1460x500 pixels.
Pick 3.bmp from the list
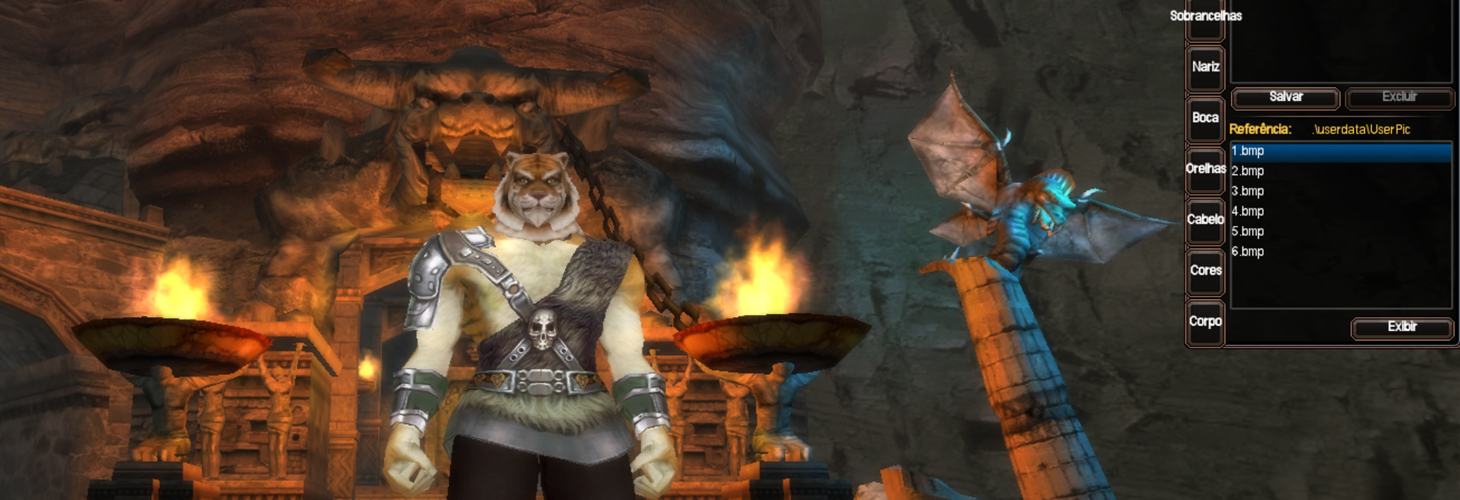[x=1340, y=192]
